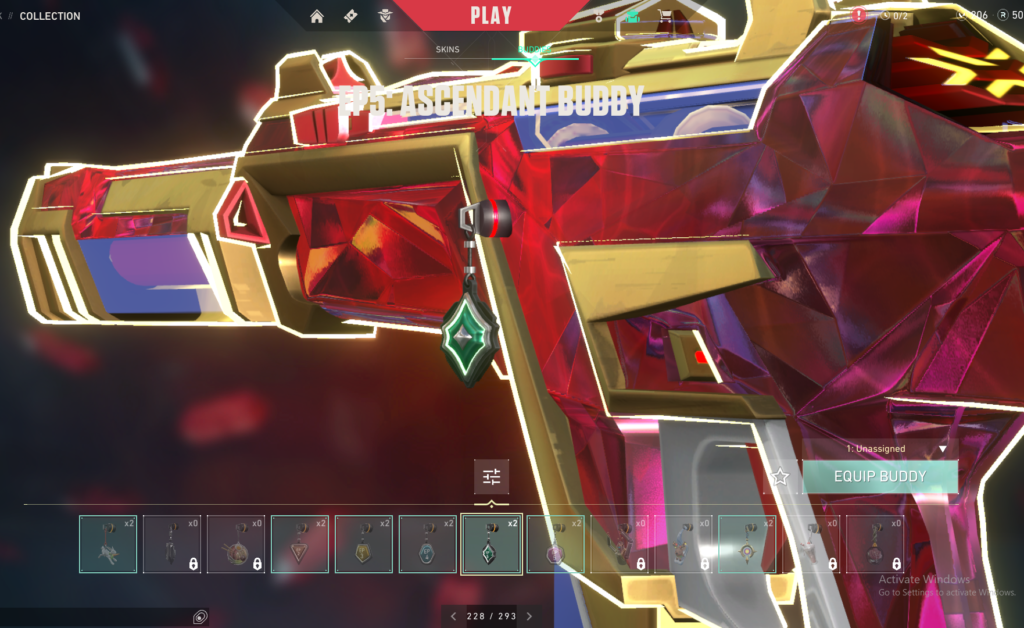The width and height of the screenshot is (1024, 628).
Task: Go to the previous buddy page
Action: pyautogui.click(x=453, y=616)
